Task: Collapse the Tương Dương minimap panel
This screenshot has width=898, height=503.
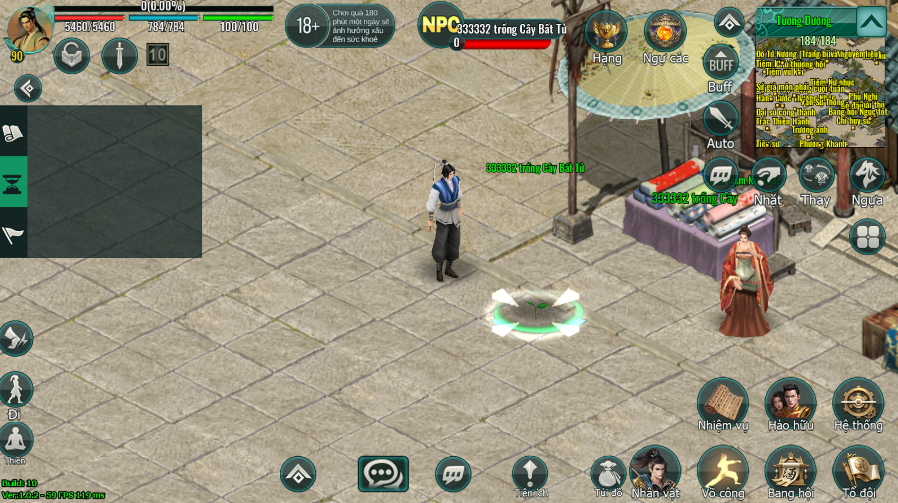Action: pyautogui.click(x=871, y=21)
